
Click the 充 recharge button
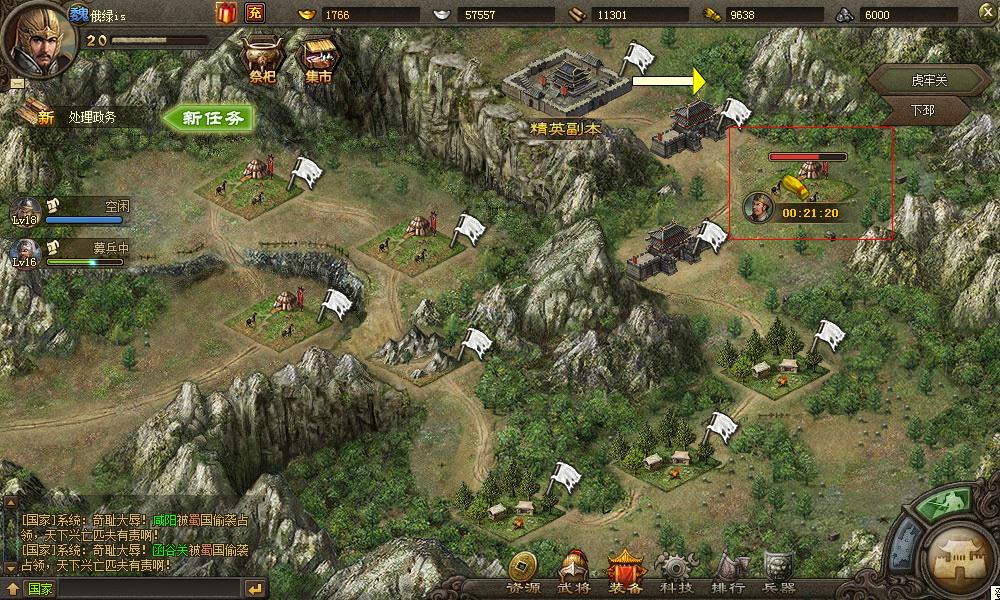(255, 13)
